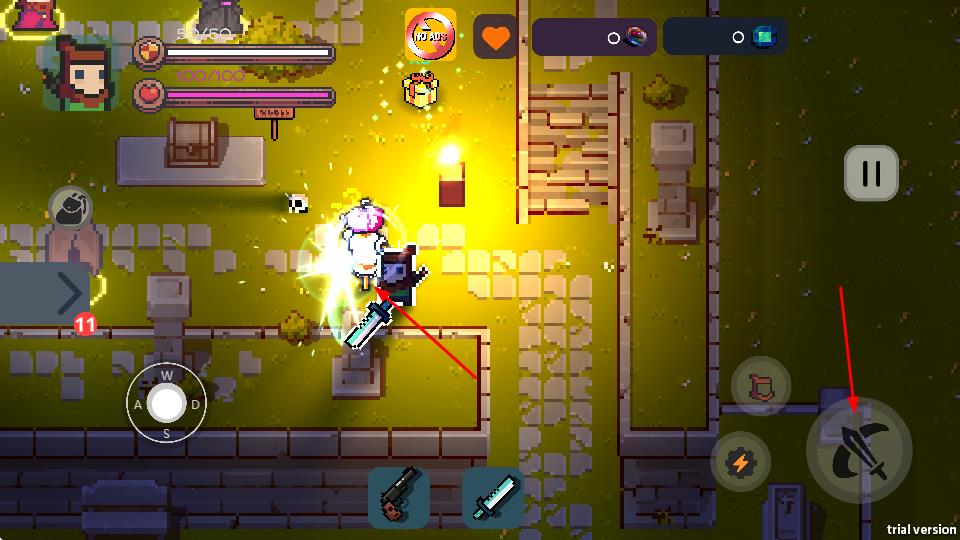Open the orange heart button
Screen dimensions: 960x540
[x=495, y=38]
